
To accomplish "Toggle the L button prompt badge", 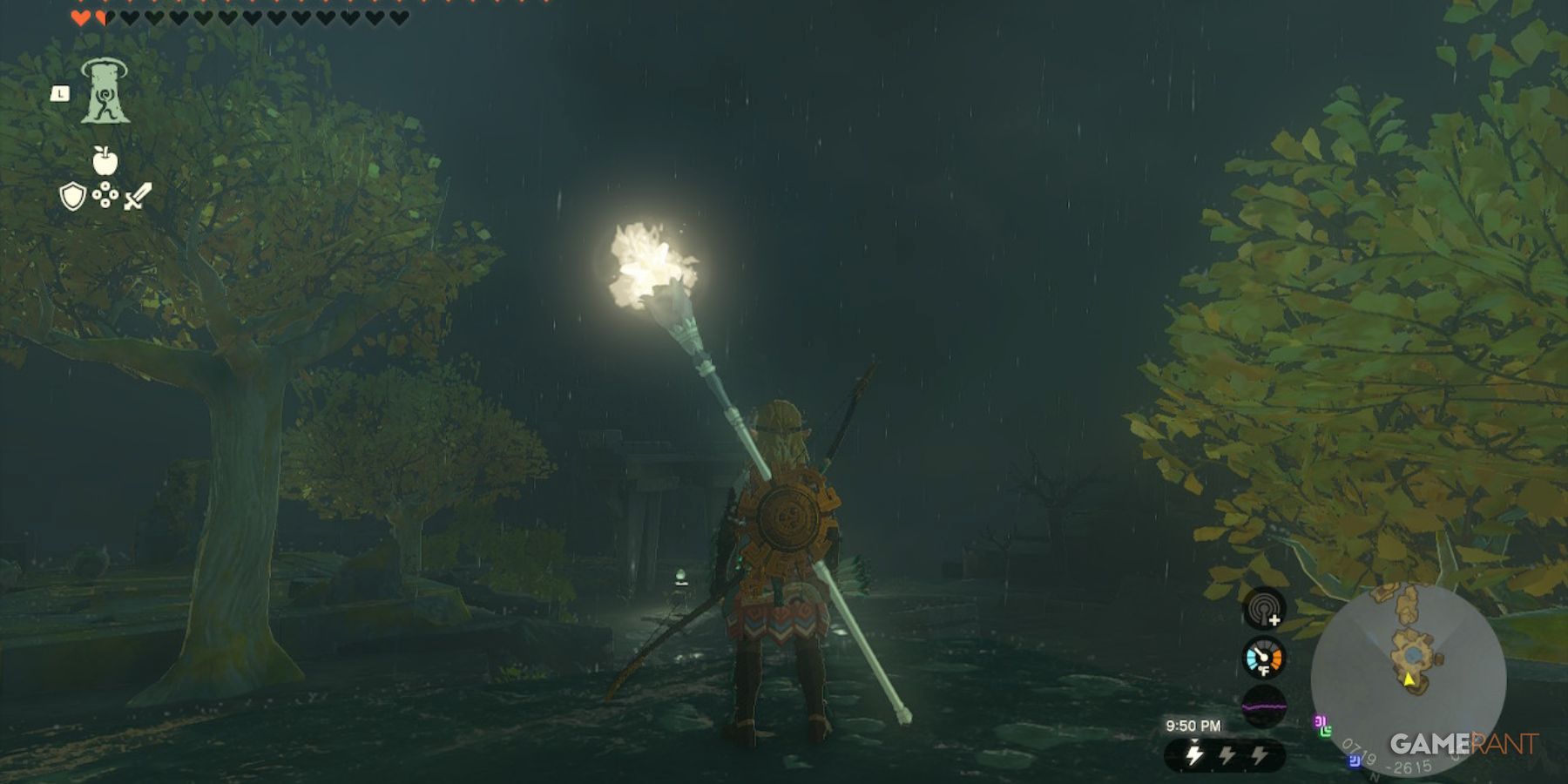I will 60,93.
